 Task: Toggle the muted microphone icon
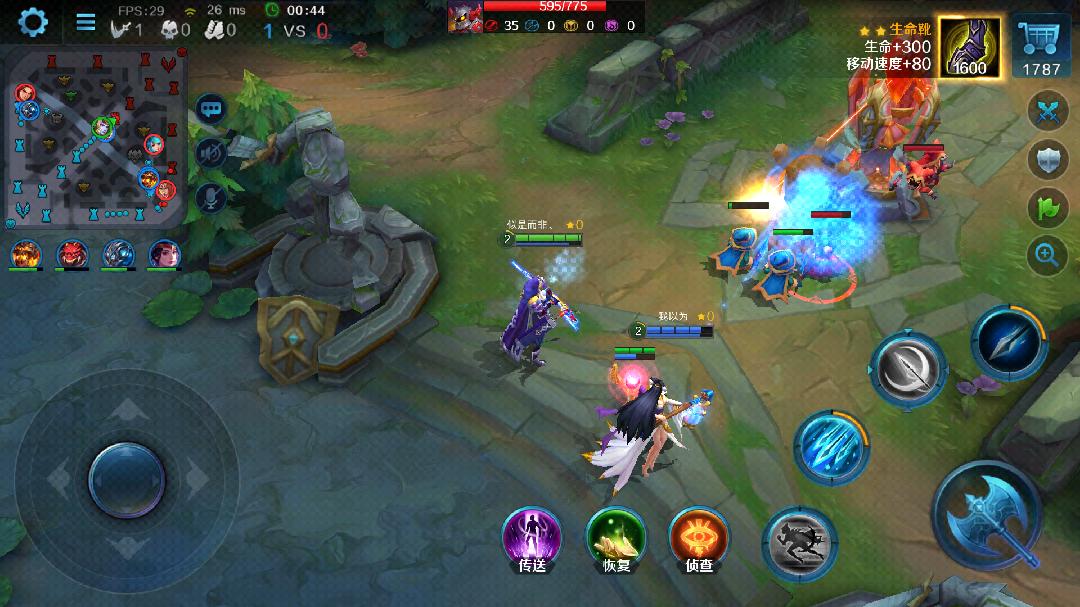(x=211, y=196)
